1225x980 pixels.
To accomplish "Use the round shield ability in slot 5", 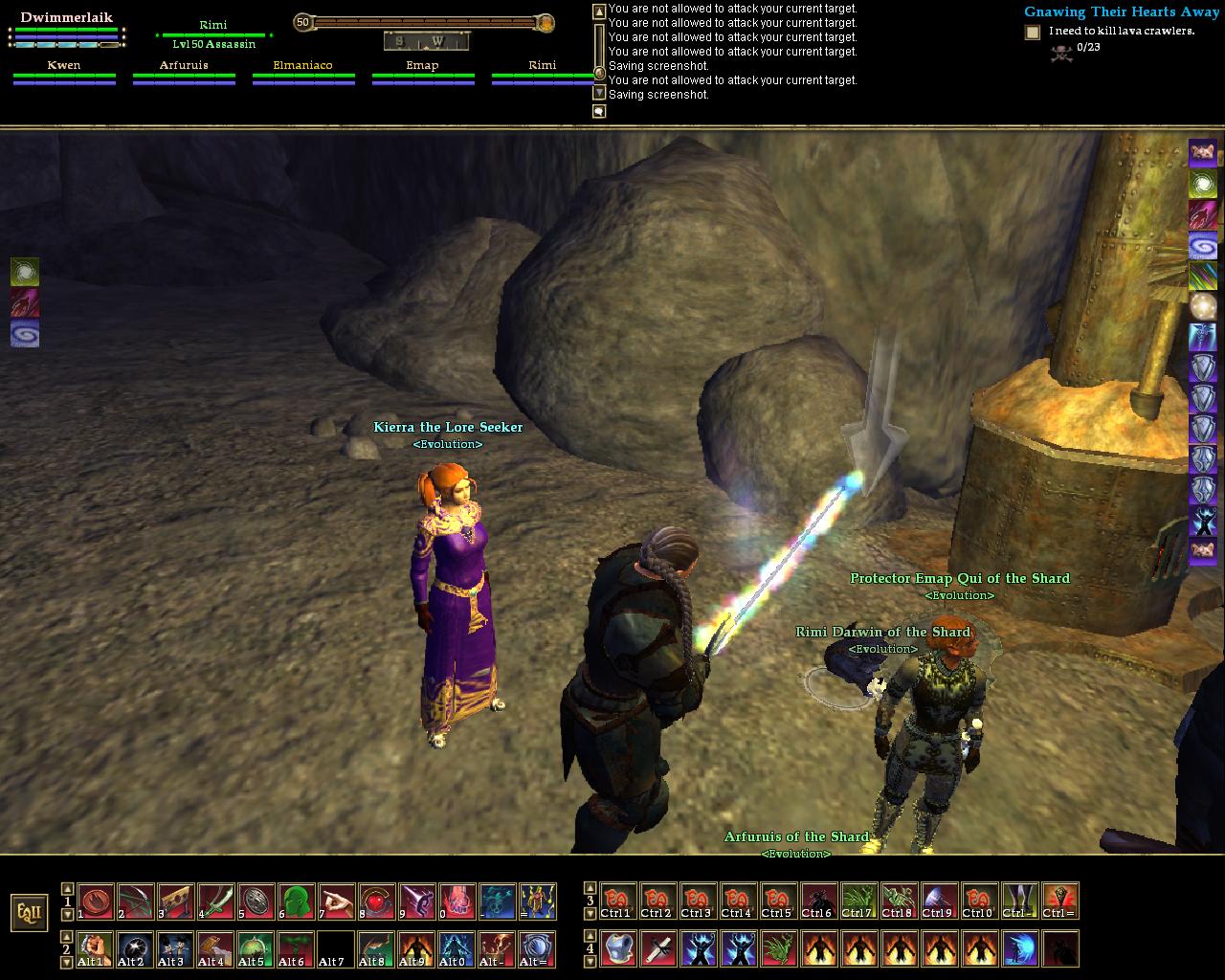I will [256, 902].
